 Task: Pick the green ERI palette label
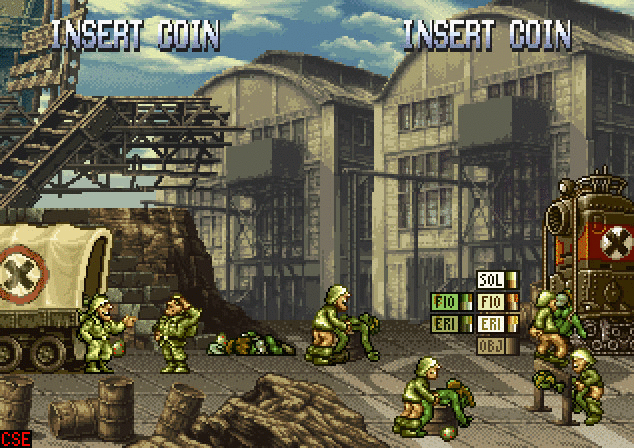pos(444,324)
